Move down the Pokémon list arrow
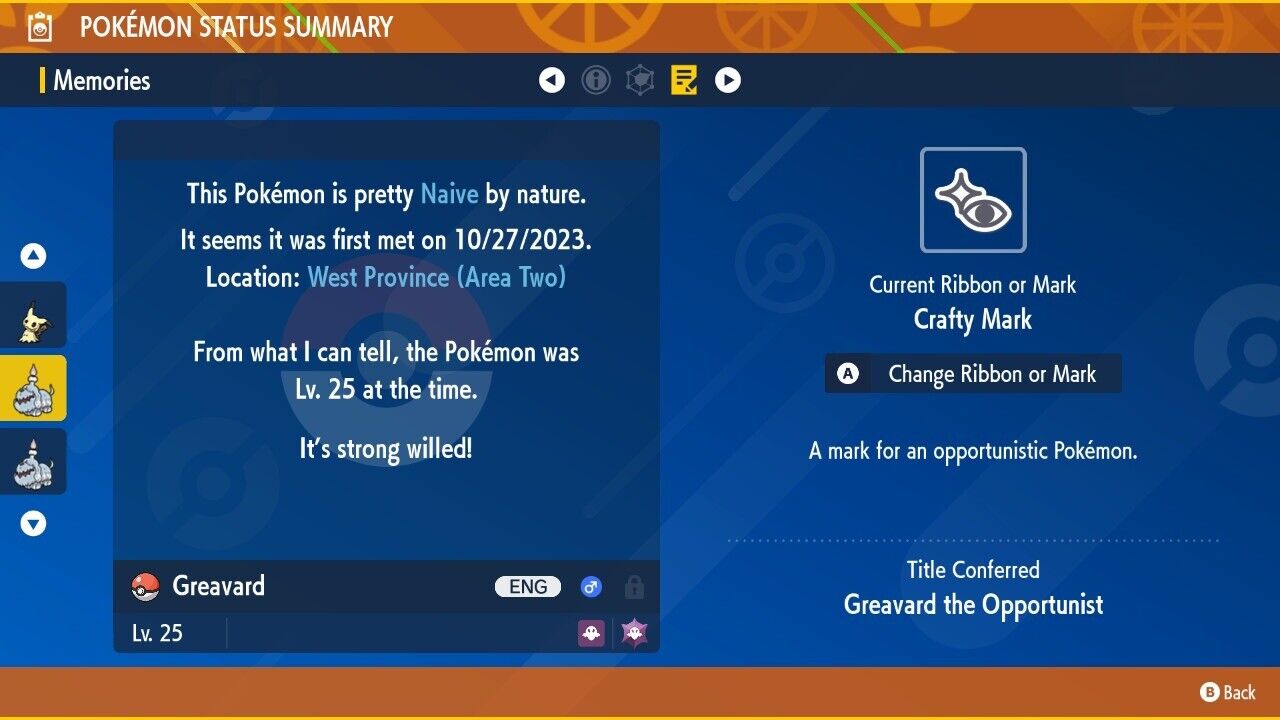The width and height of the screenshot is (1280, 720). click(x=33, y=523)
